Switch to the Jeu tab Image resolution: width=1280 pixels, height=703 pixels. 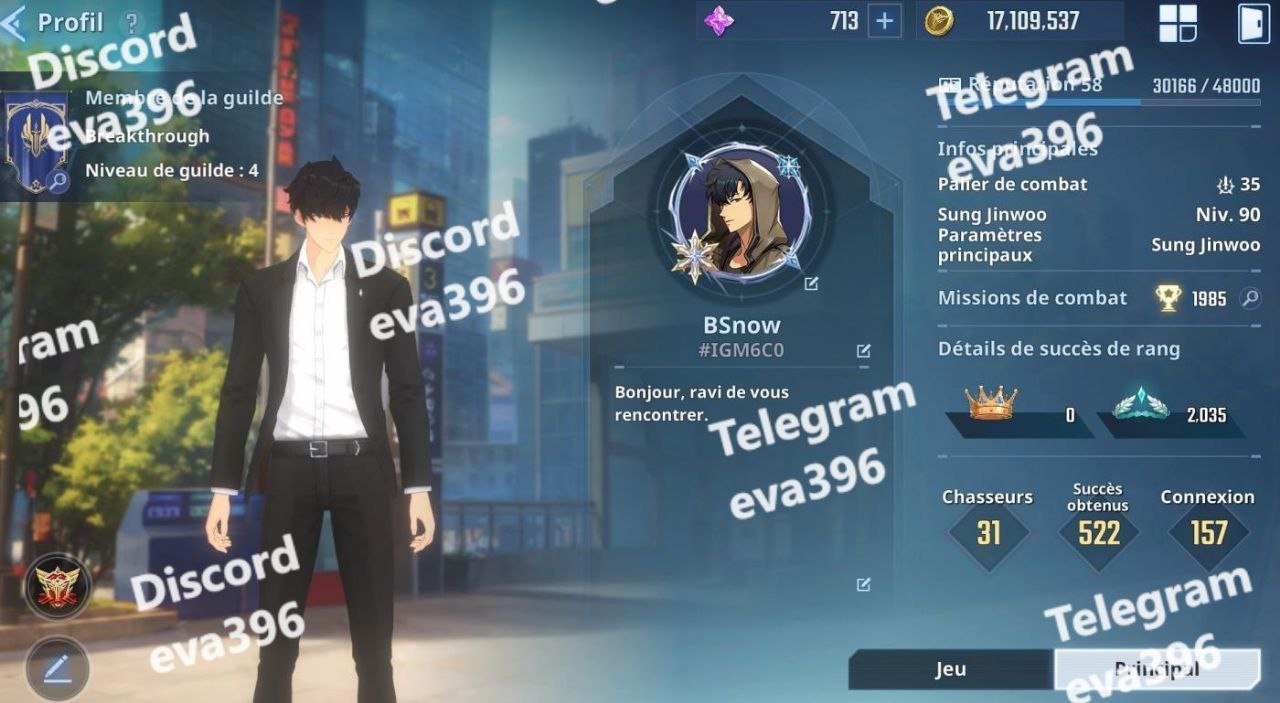coord(950,669)
